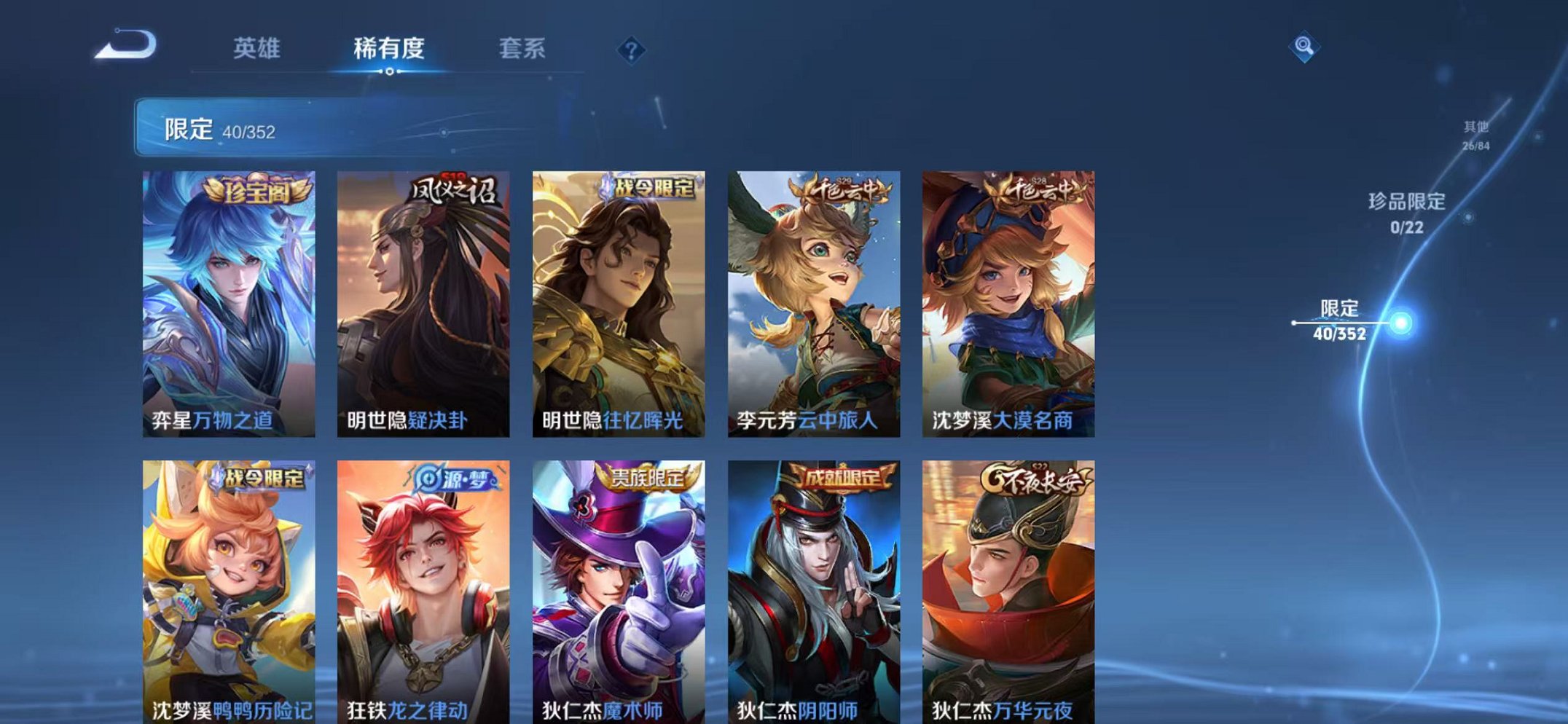Screen dimensions: 1568x724
Task: Jump to the 其他 26/84 section
Action: click(x=1476, y=135)
